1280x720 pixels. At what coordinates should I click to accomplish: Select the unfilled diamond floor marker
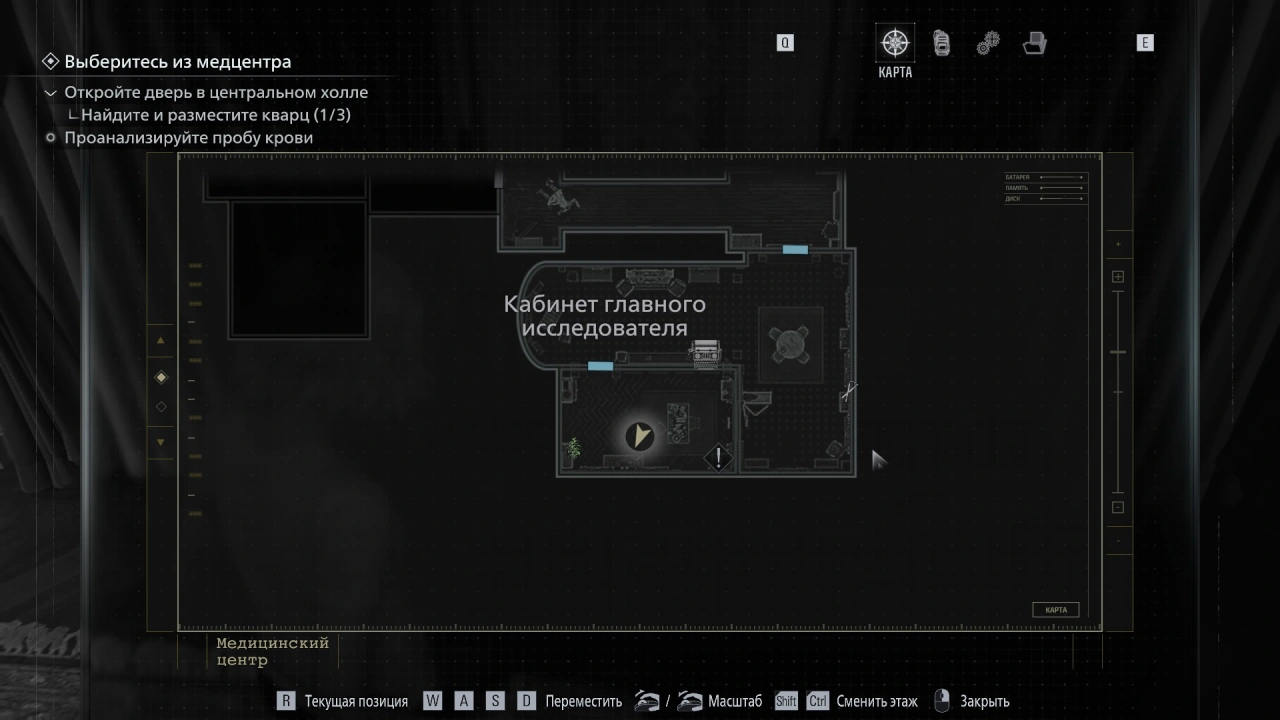click(x=161, y=407)
